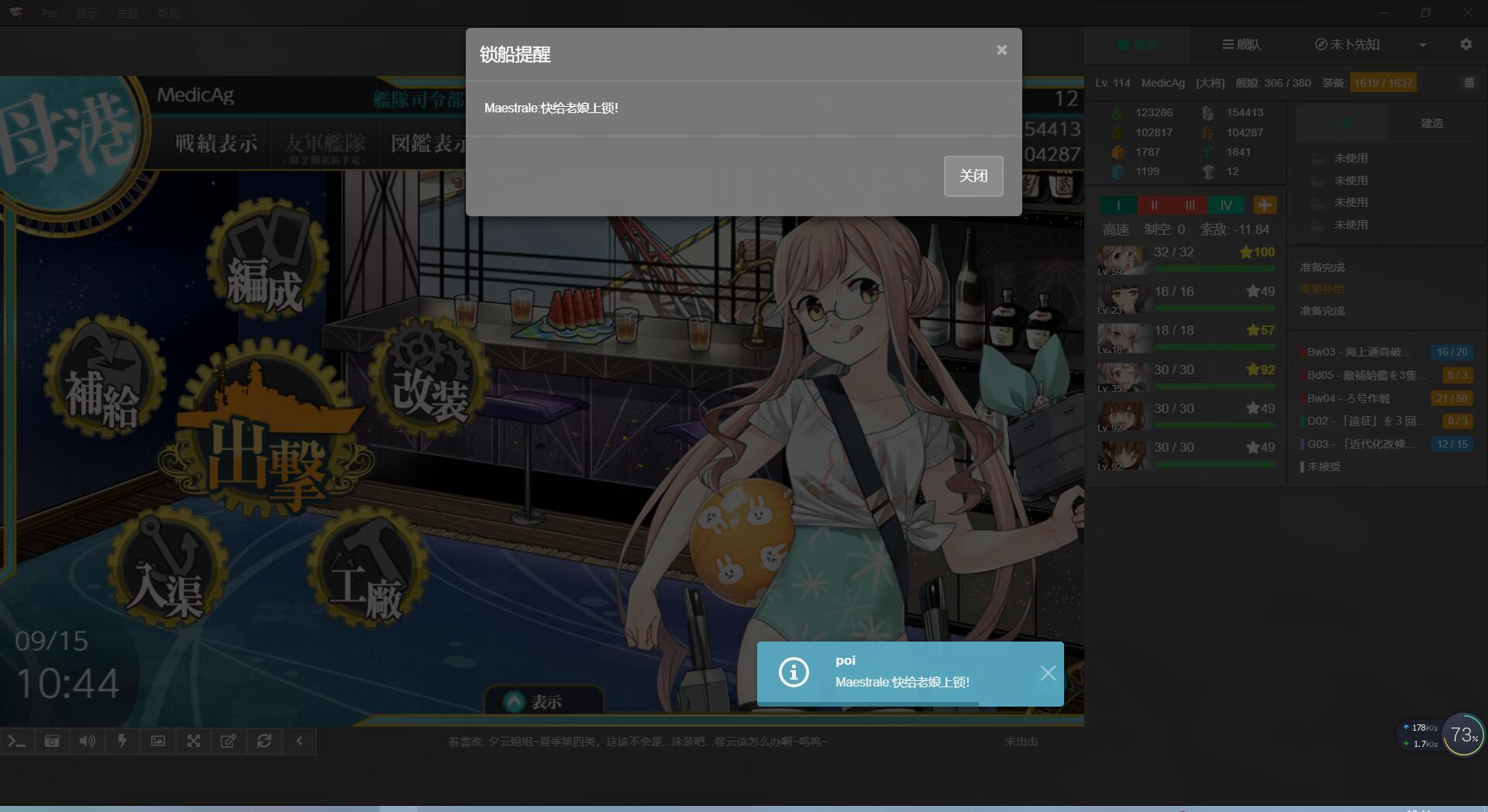Reload the game with the refresh icon
The height and width of the screenshot is (812, 1488).
(x=264, y=741)
